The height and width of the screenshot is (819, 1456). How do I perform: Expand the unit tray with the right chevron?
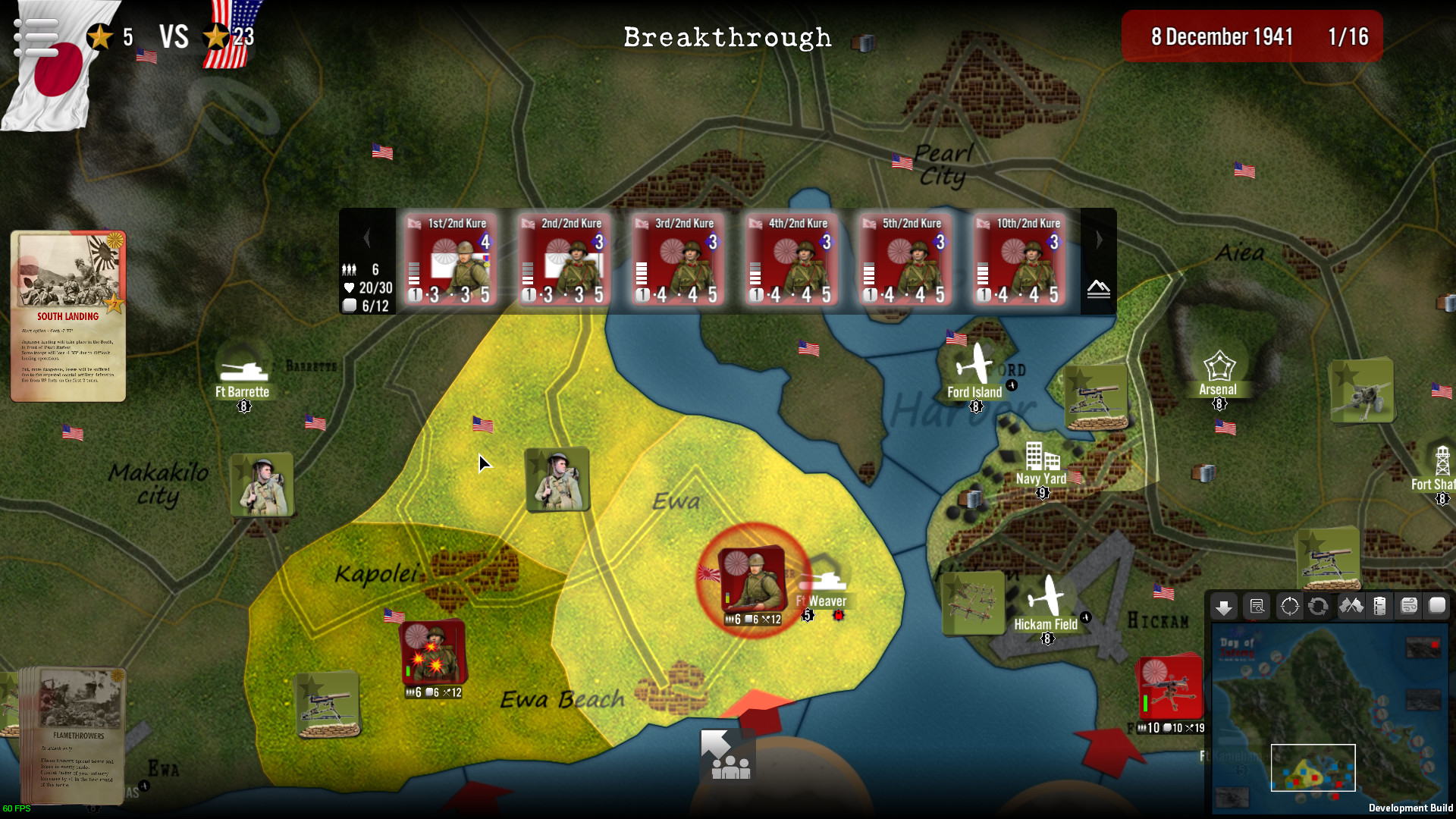coord(1099,239)
